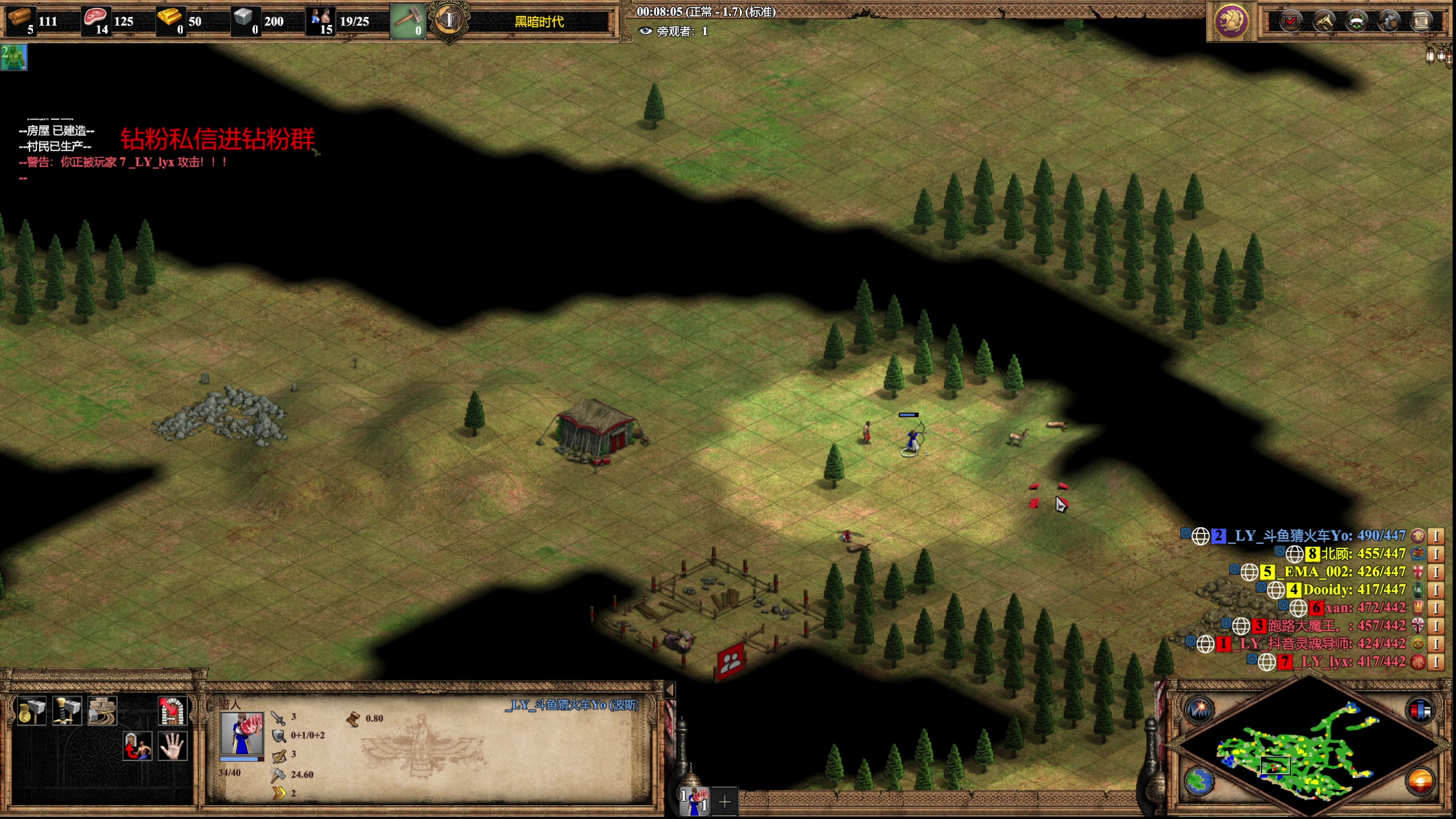Click the sunset minimap mode button
The image size is (1456, 819).
pos(1420,781)
